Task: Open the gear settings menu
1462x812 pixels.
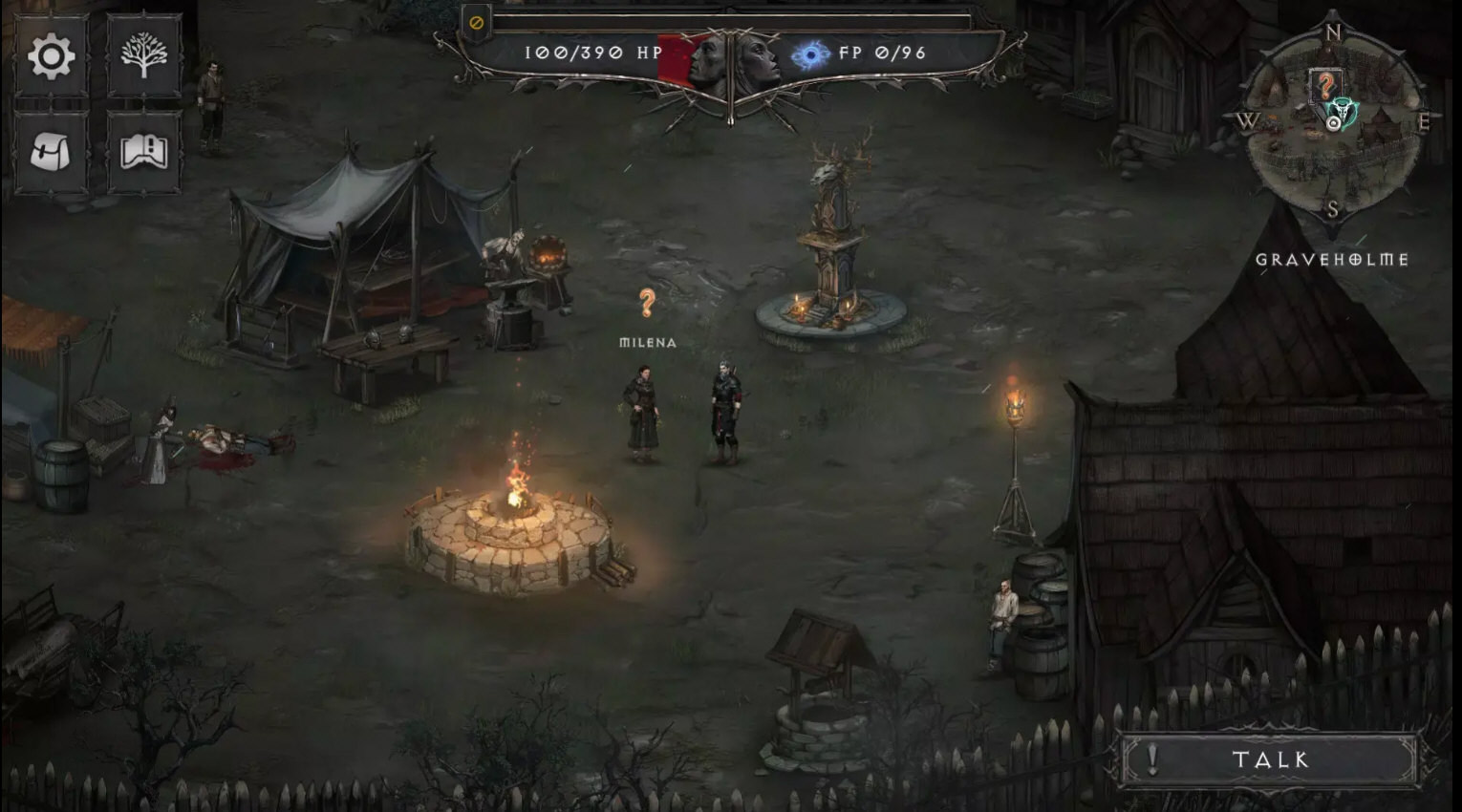Action: pyautogui.click(x=52, y=57)
